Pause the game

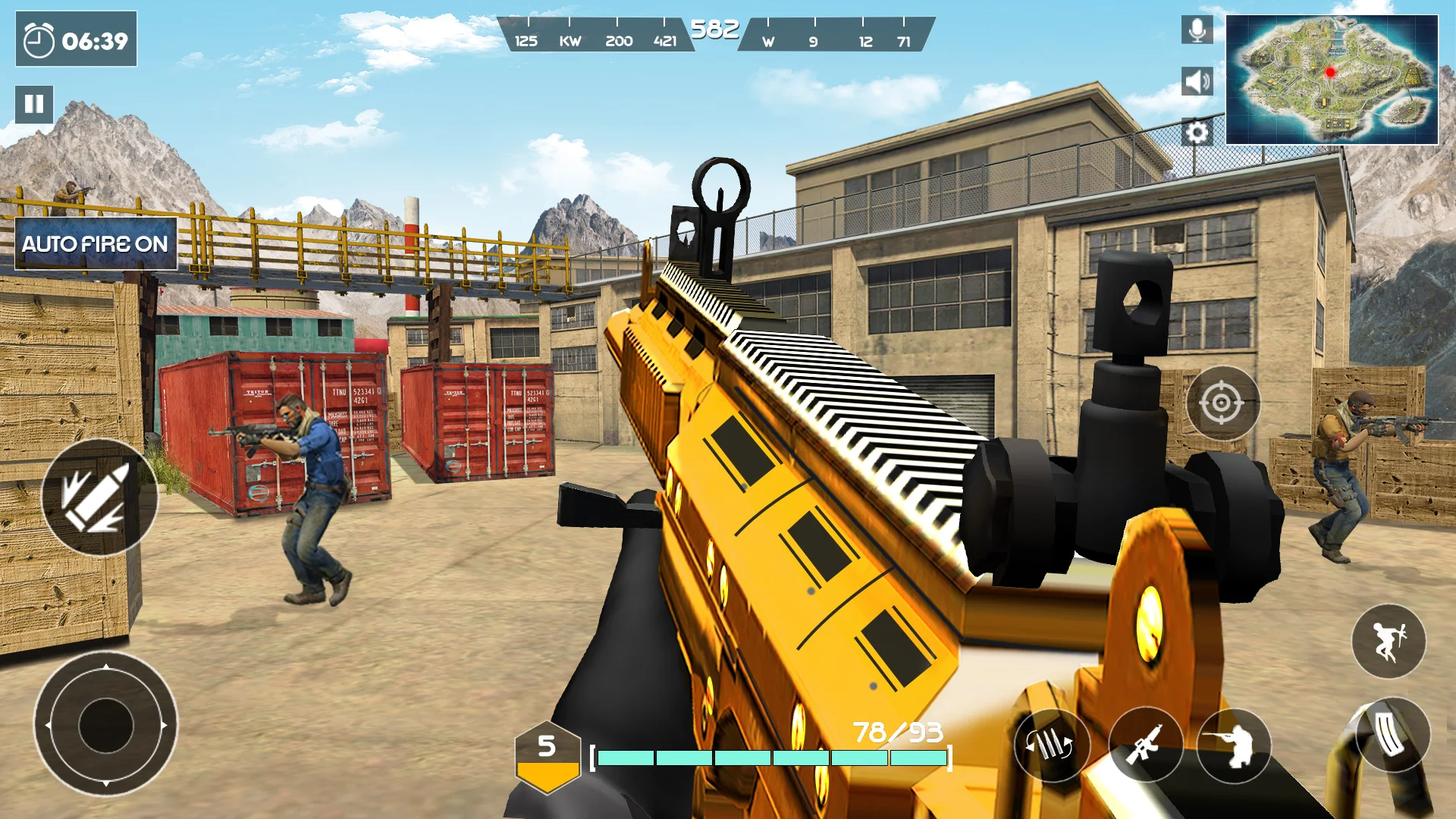click(34, 104)
